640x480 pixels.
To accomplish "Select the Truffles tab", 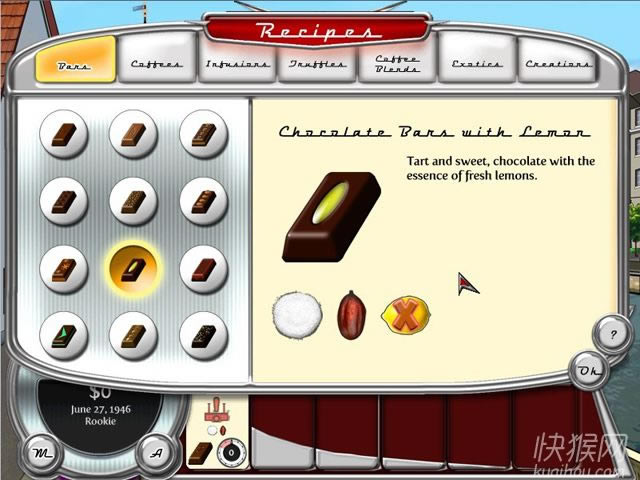I will coord(317,64).
